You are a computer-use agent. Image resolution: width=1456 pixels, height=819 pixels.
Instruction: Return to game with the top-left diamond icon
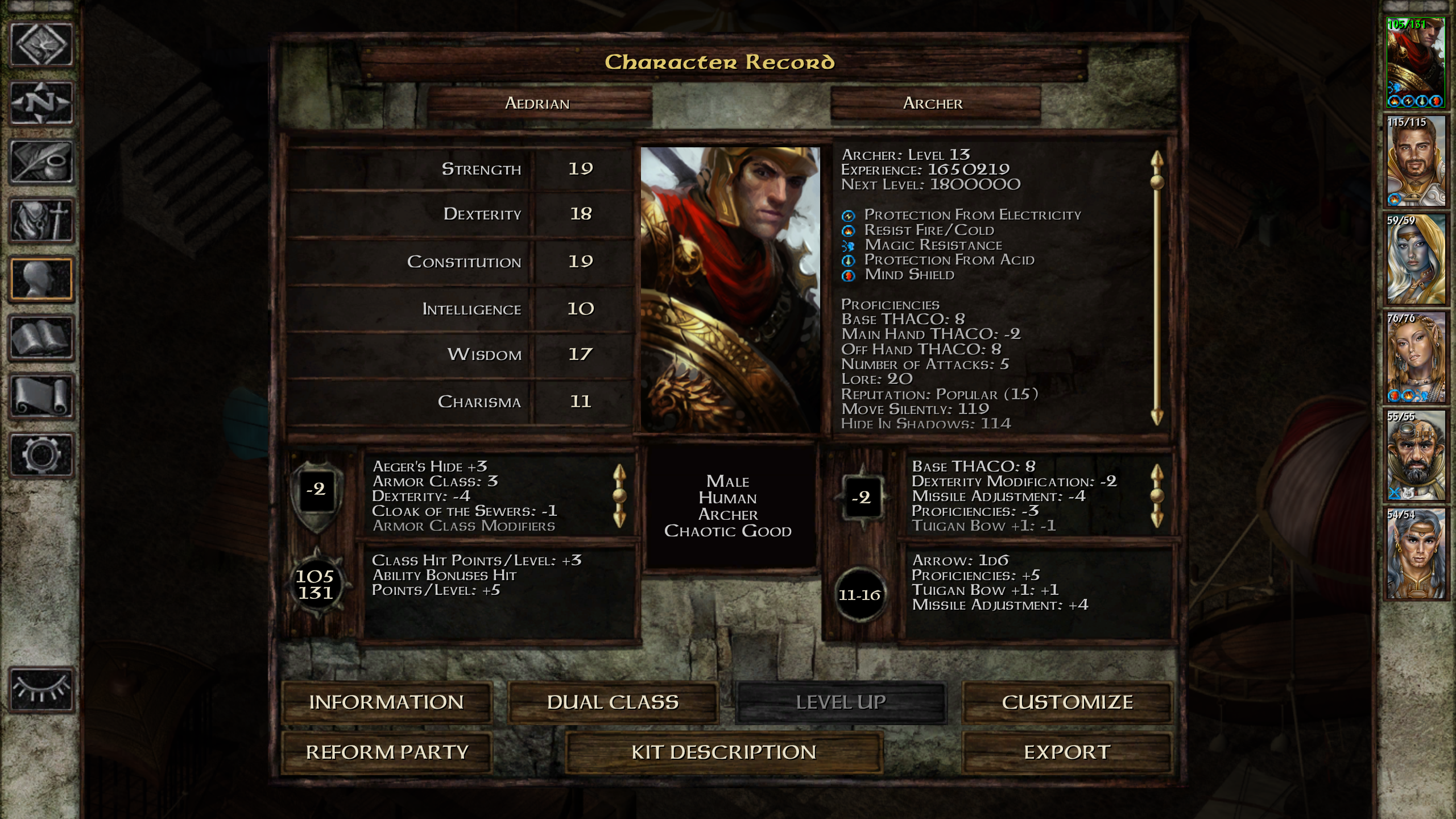(42, 45)
